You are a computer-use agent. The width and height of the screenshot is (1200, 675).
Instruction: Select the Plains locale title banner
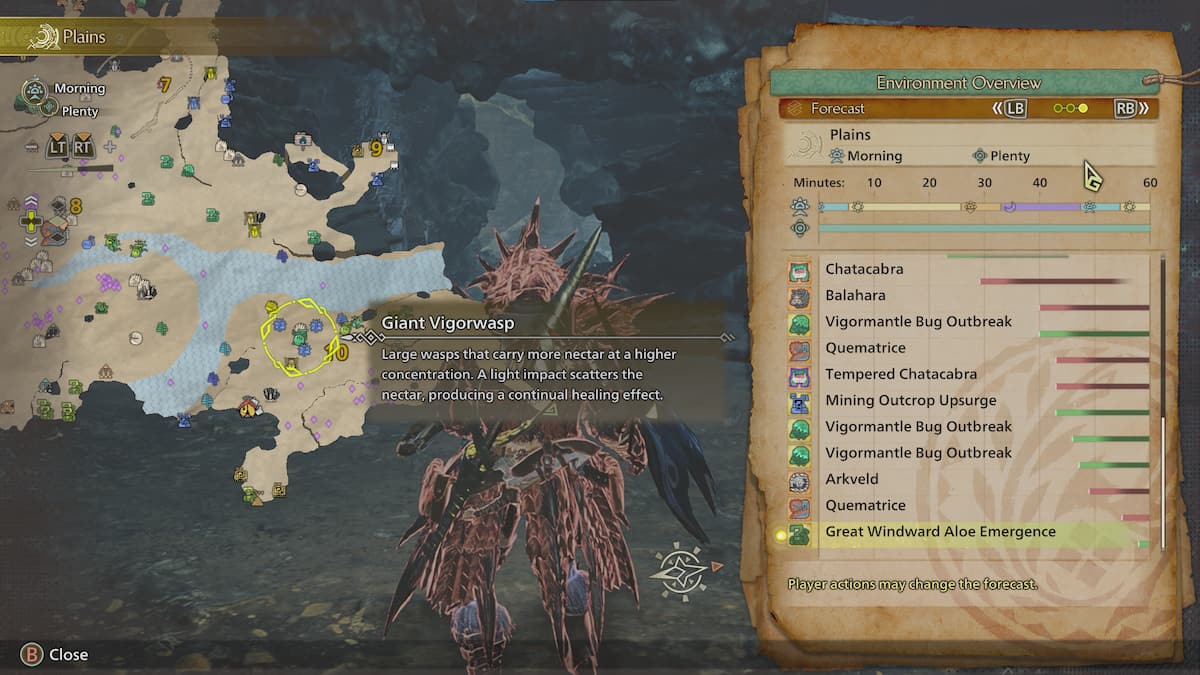(84, 38)
